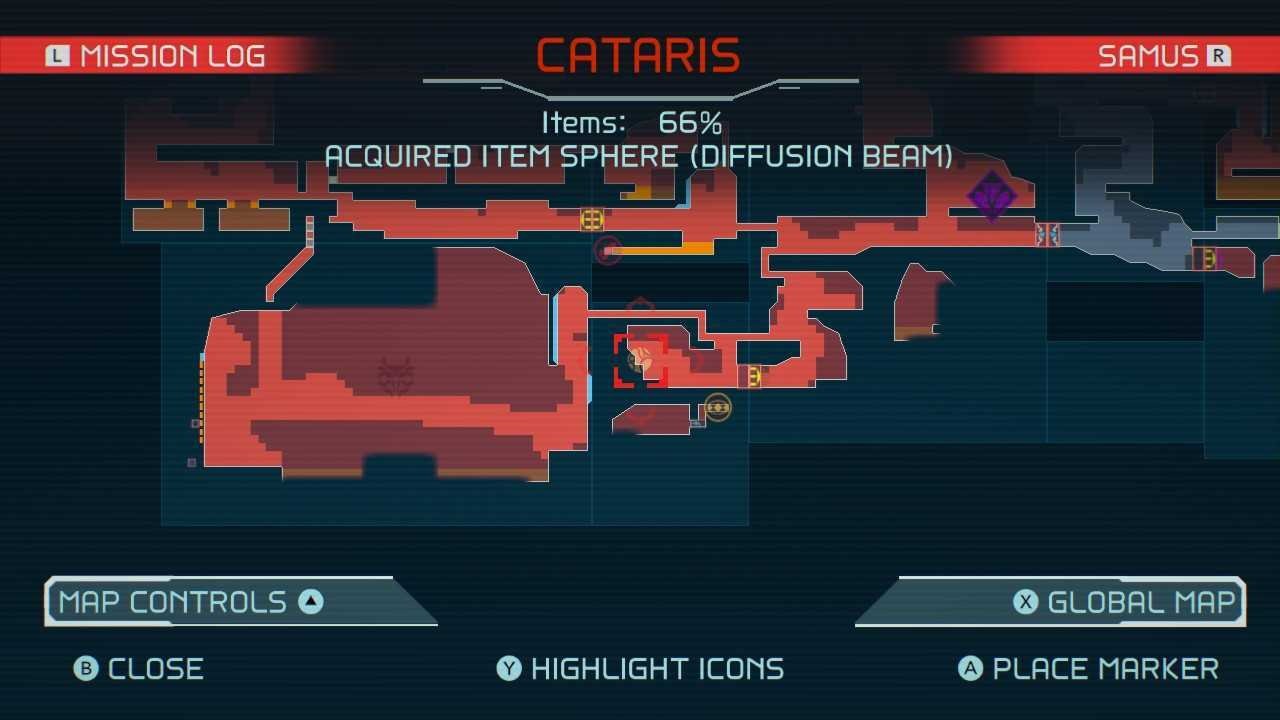1280x720 pixels.
Task: Expand the Map Controls panel
Action: 191,602
